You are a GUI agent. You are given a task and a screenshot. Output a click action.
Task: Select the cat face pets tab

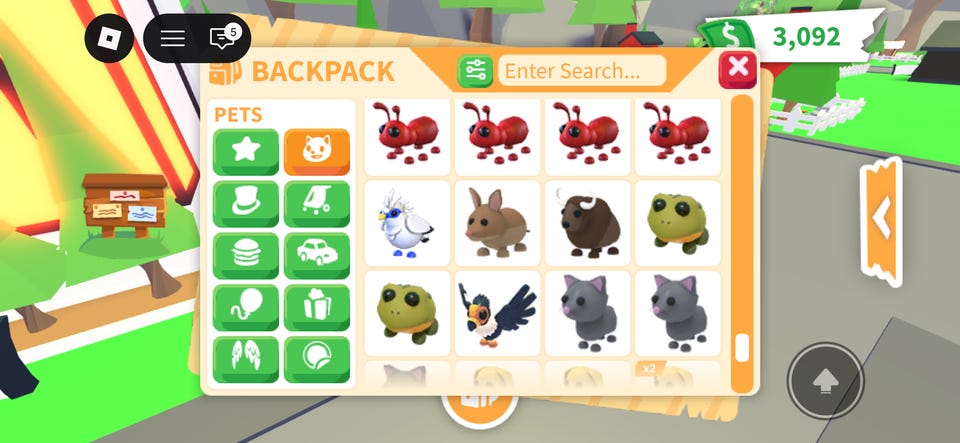pos(317,152)
